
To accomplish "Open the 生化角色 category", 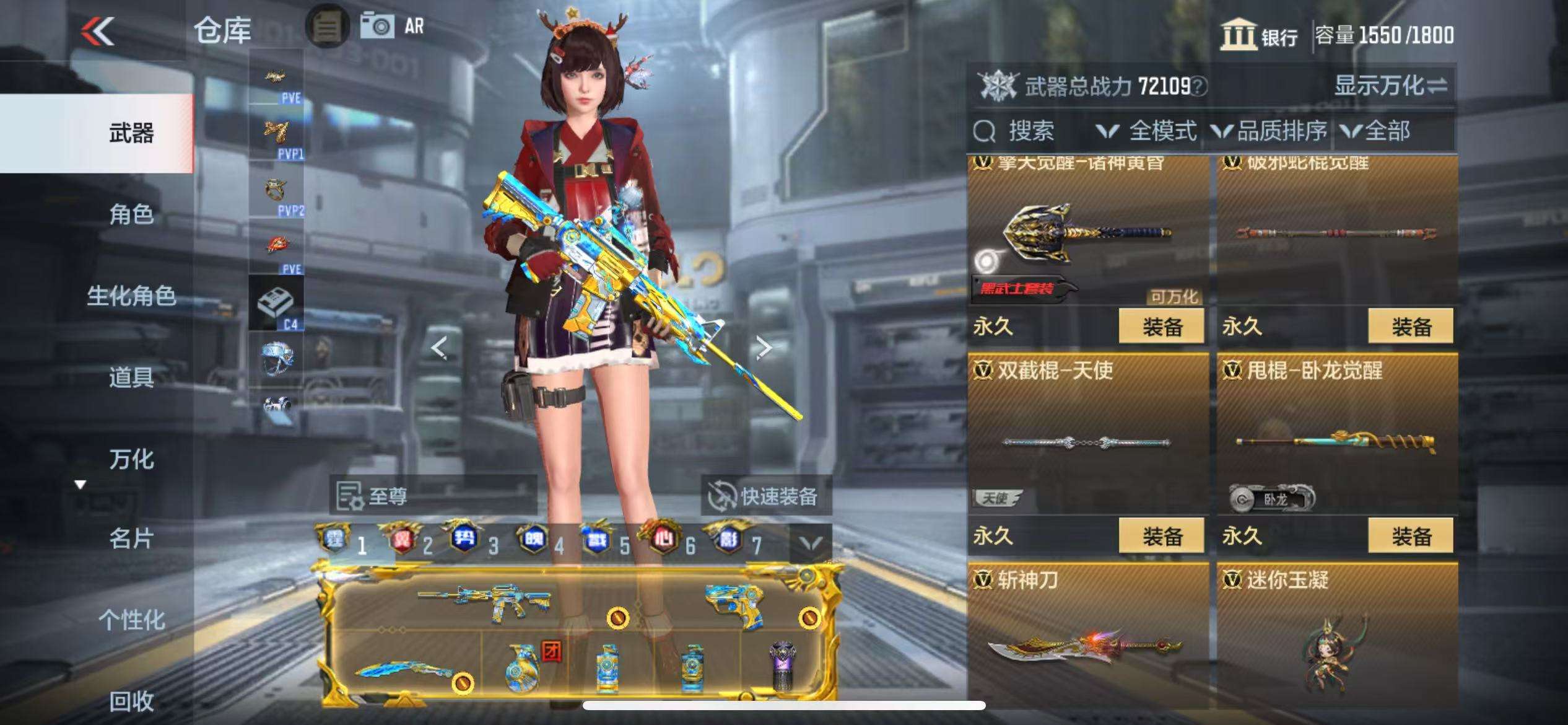I will 131,296.
